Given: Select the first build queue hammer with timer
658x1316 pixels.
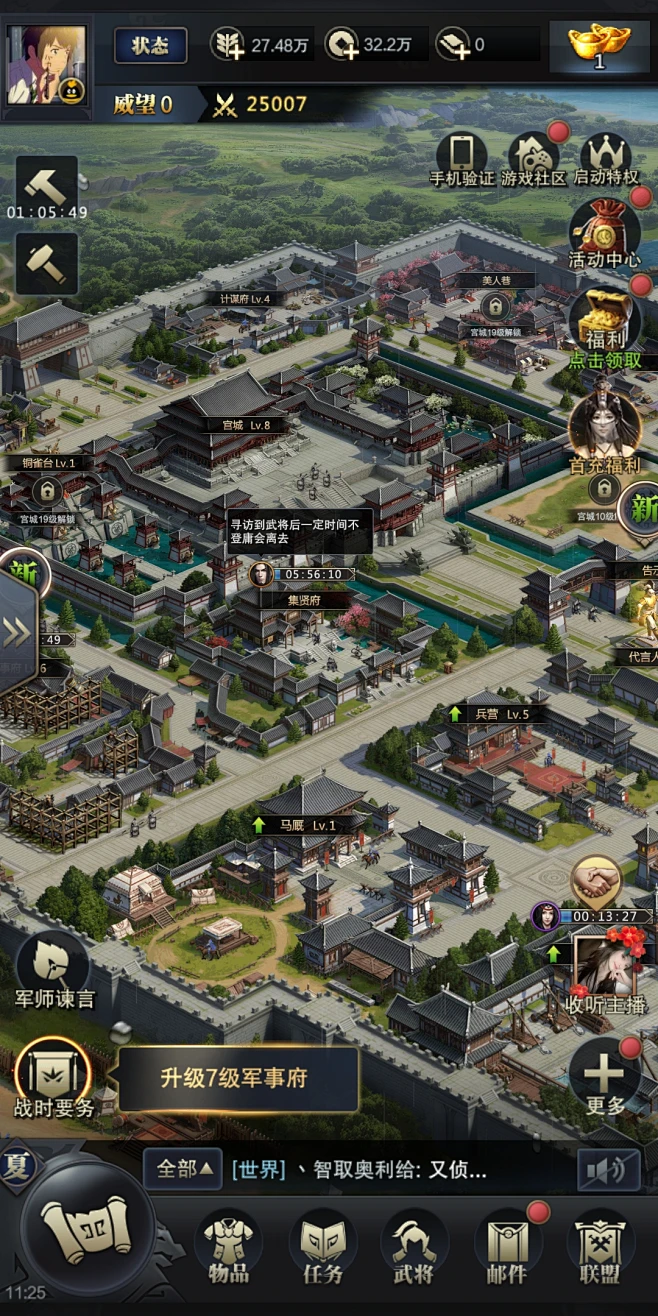Looking at the screenshot, I should click(46, 186).
